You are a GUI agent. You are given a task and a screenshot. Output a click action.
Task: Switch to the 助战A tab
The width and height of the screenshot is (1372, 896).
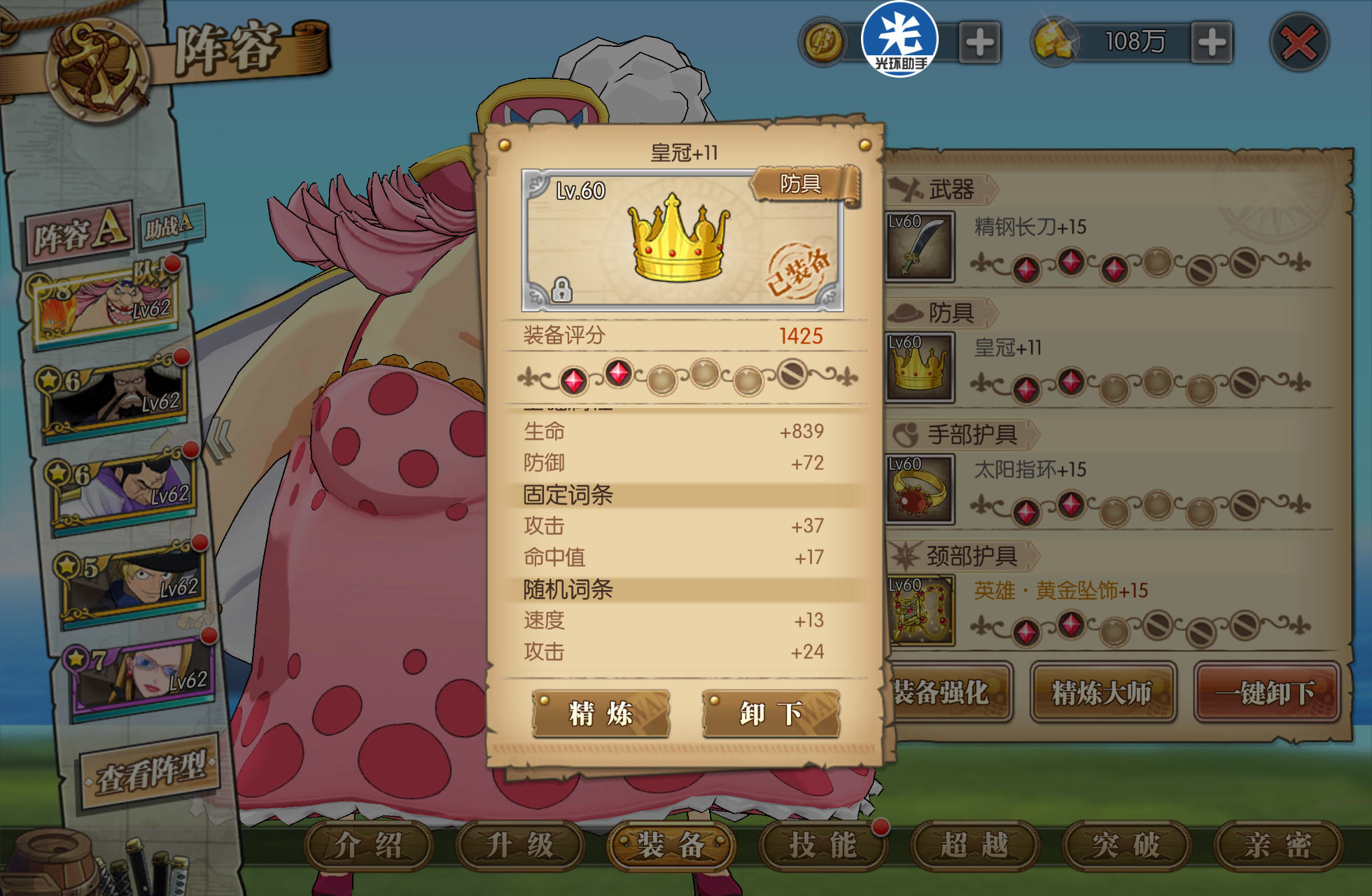(x=169, y=225)
